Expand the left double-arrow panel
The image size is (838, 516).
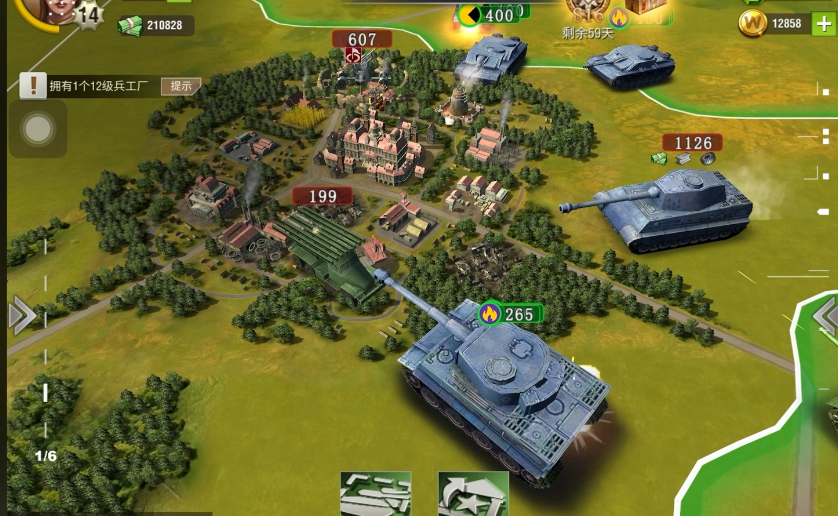click(x=22, y=316)
